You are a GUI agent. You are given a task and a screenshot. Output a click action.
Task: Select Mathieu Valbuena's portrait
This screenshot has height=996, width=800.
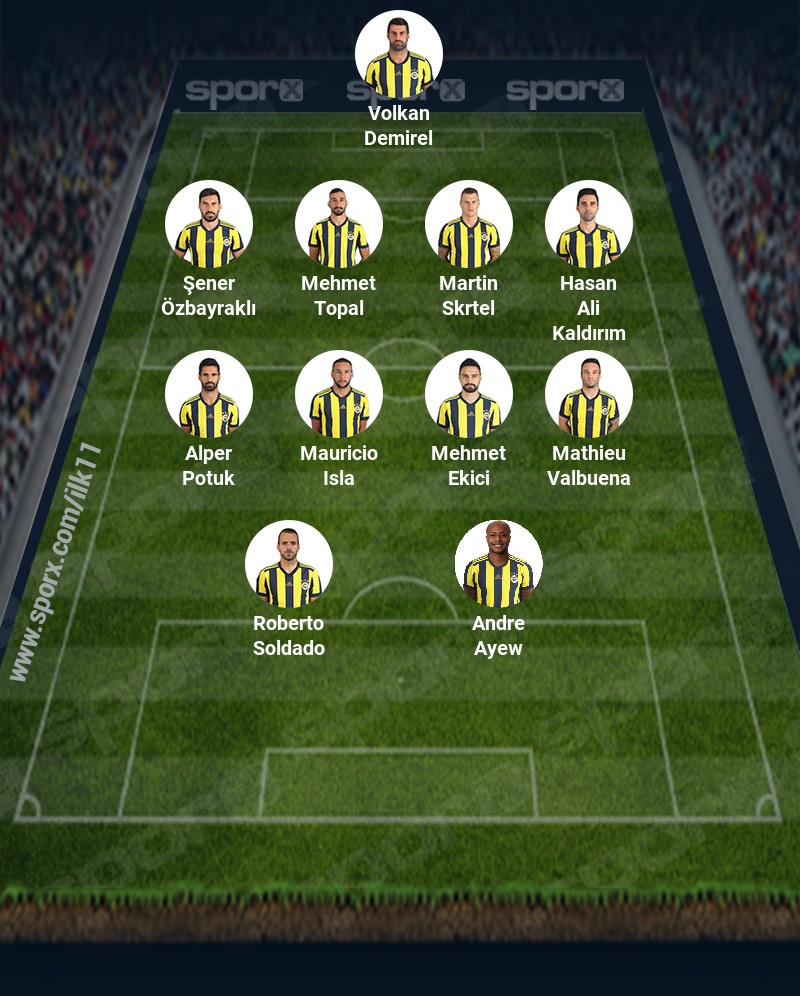[589, 395]
